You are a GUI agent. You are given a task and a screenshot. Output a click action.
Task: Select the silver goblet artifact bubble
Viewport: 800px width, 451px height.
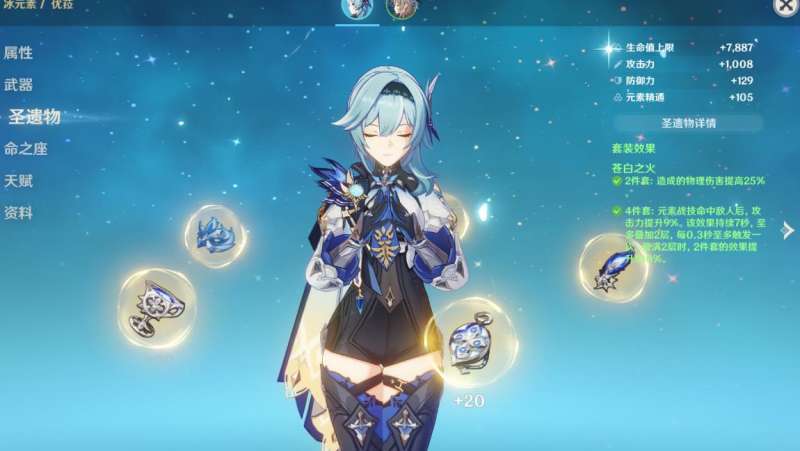[156, 305]
